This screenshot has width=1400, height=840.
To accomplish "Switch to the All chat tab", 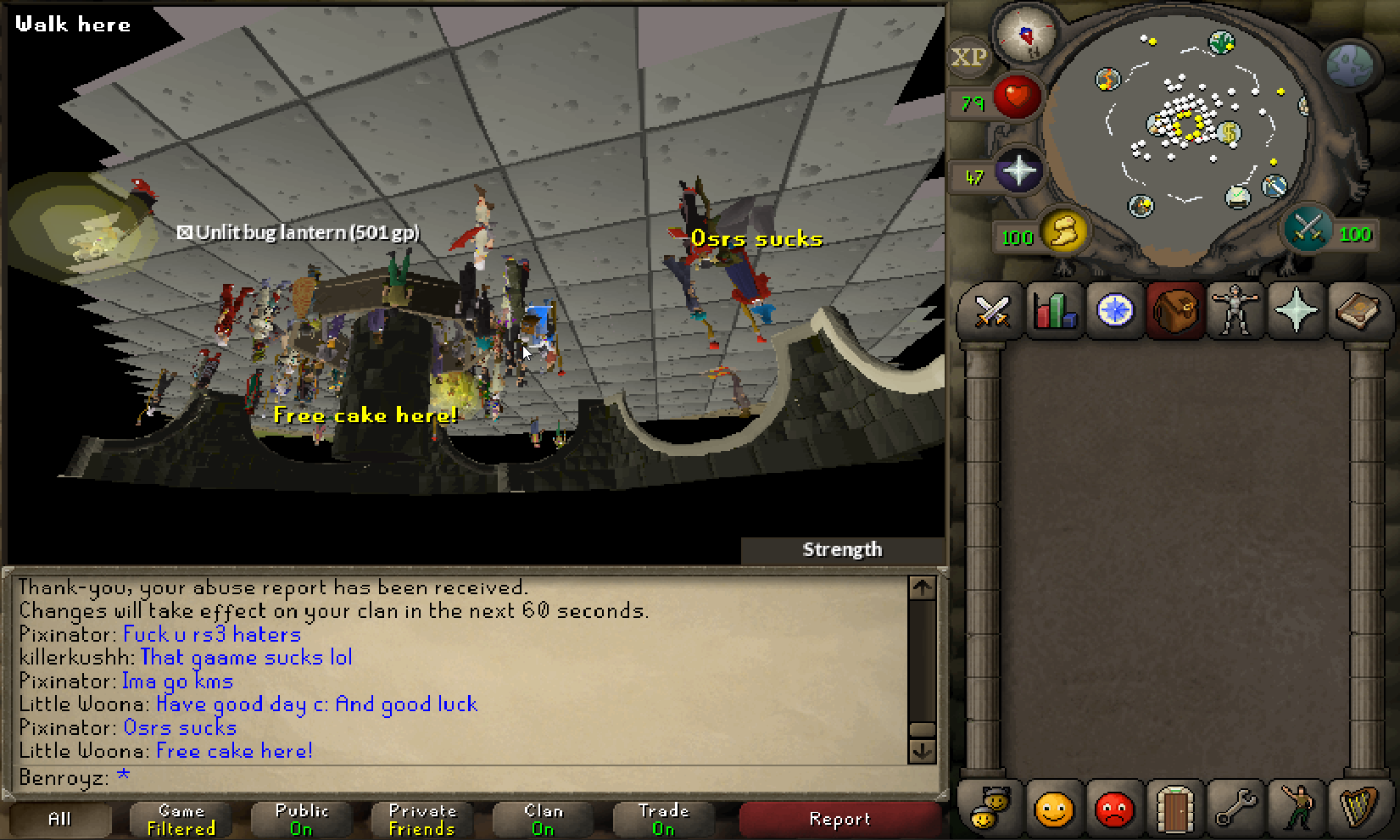I will point(59,819).
